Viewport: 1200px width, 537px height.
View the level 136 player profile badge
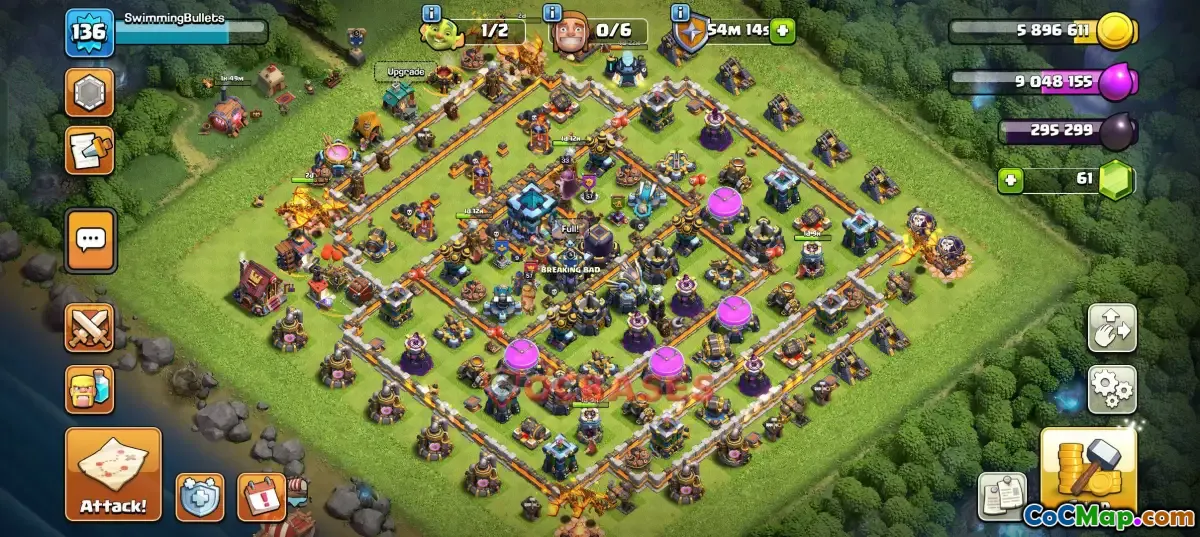(90, 33)
